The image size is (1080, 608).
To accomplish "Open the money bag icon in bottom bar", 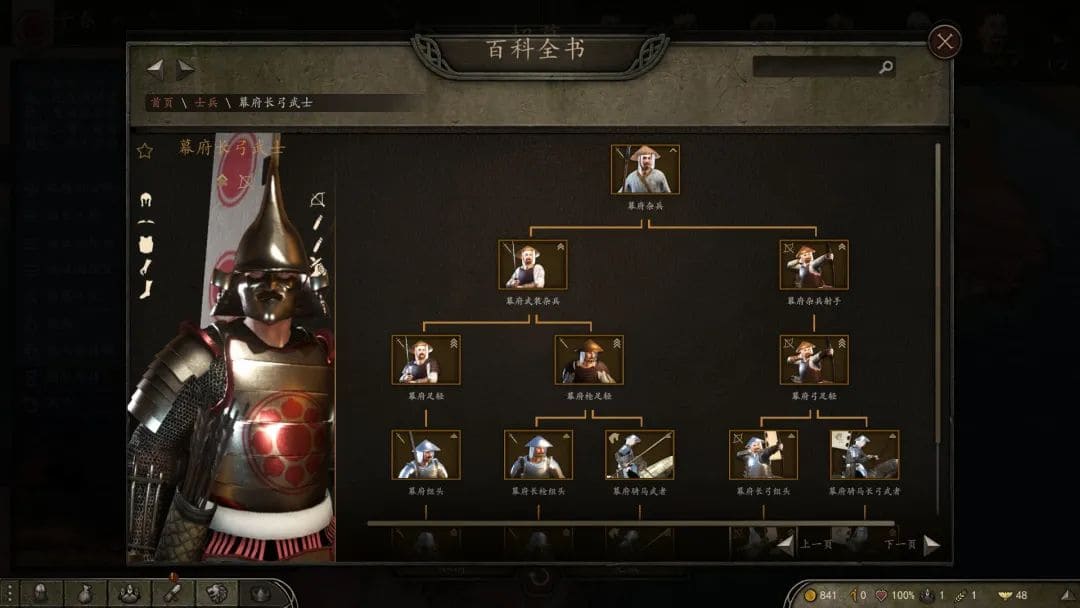I will (85, 593).
